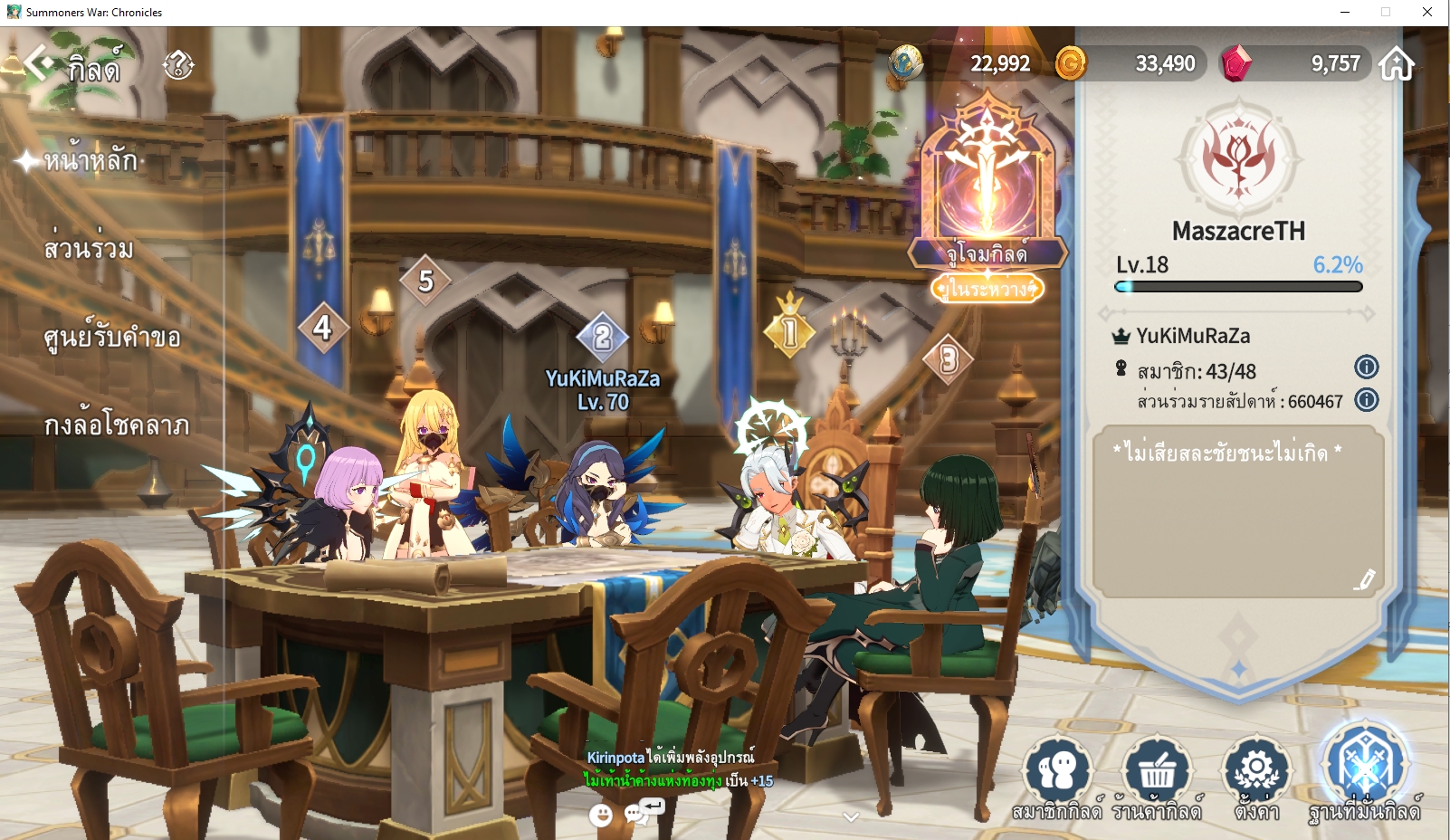Open the chat speech bubble icon

[x=637, y=814]
